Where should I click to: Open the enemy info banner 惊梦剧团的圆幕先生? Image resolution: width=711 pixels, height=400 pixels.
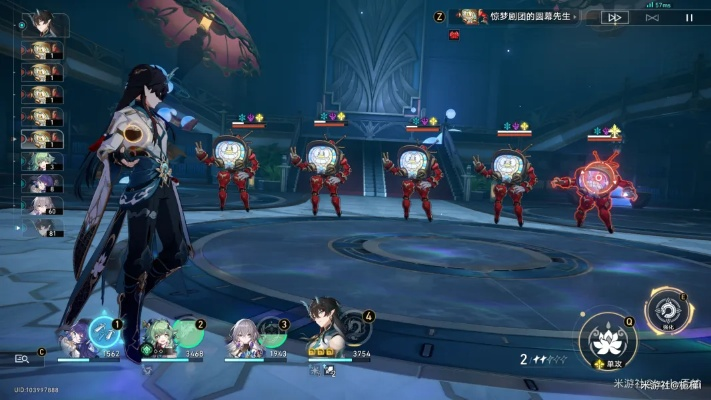click(x=520, y=17)
